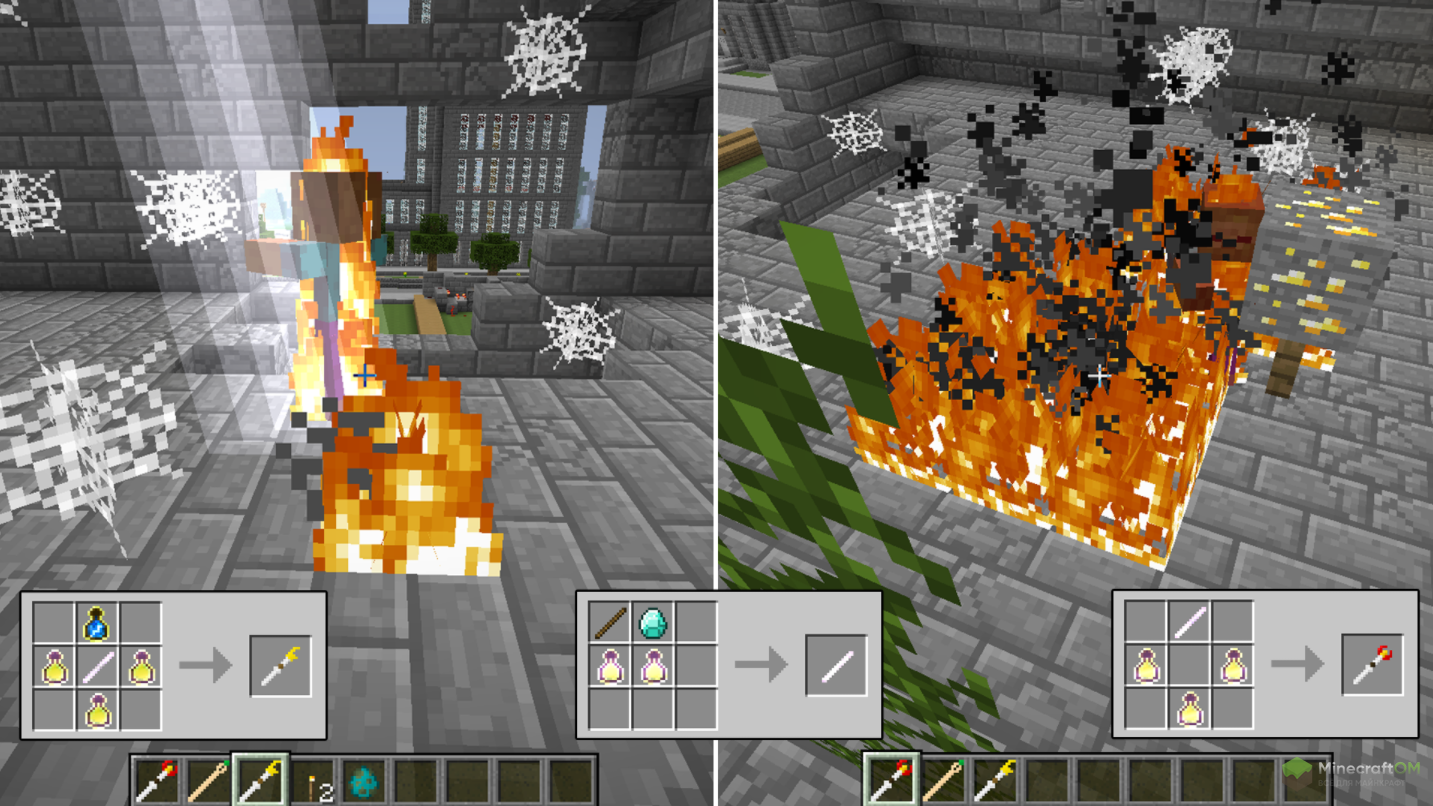1433x806 pixels.
Task: Choose the teal spawn egg hotbar slot
Action: click(x=365, y=781)
